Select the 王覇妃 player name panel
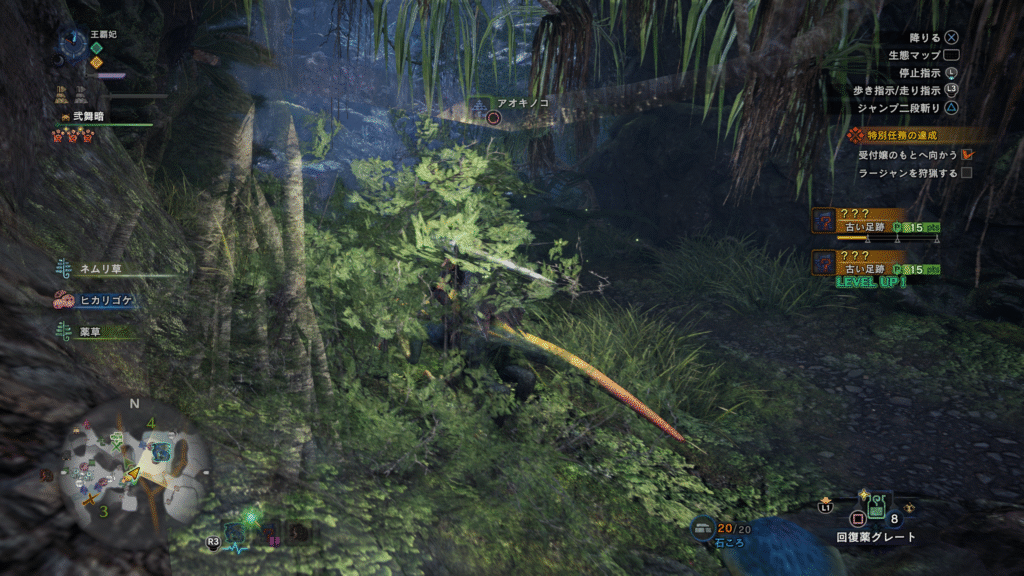1024x576 pixels. tap(102, 34)
